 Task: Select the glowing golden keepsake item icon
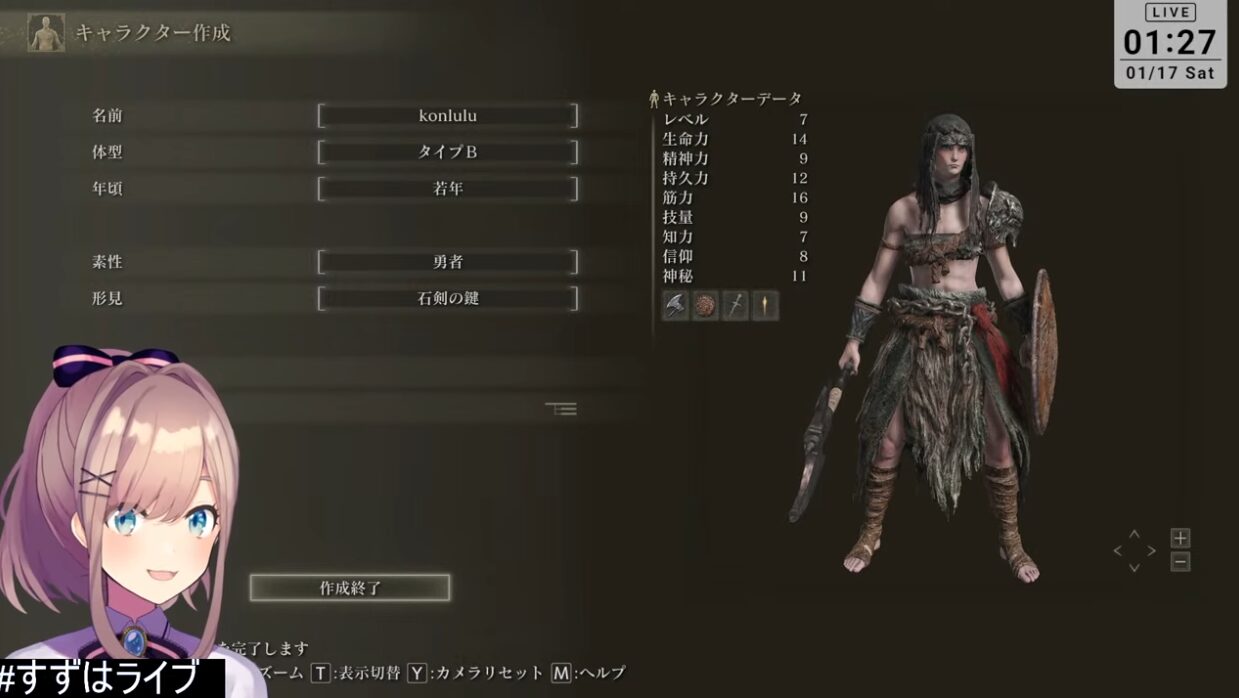765,306
